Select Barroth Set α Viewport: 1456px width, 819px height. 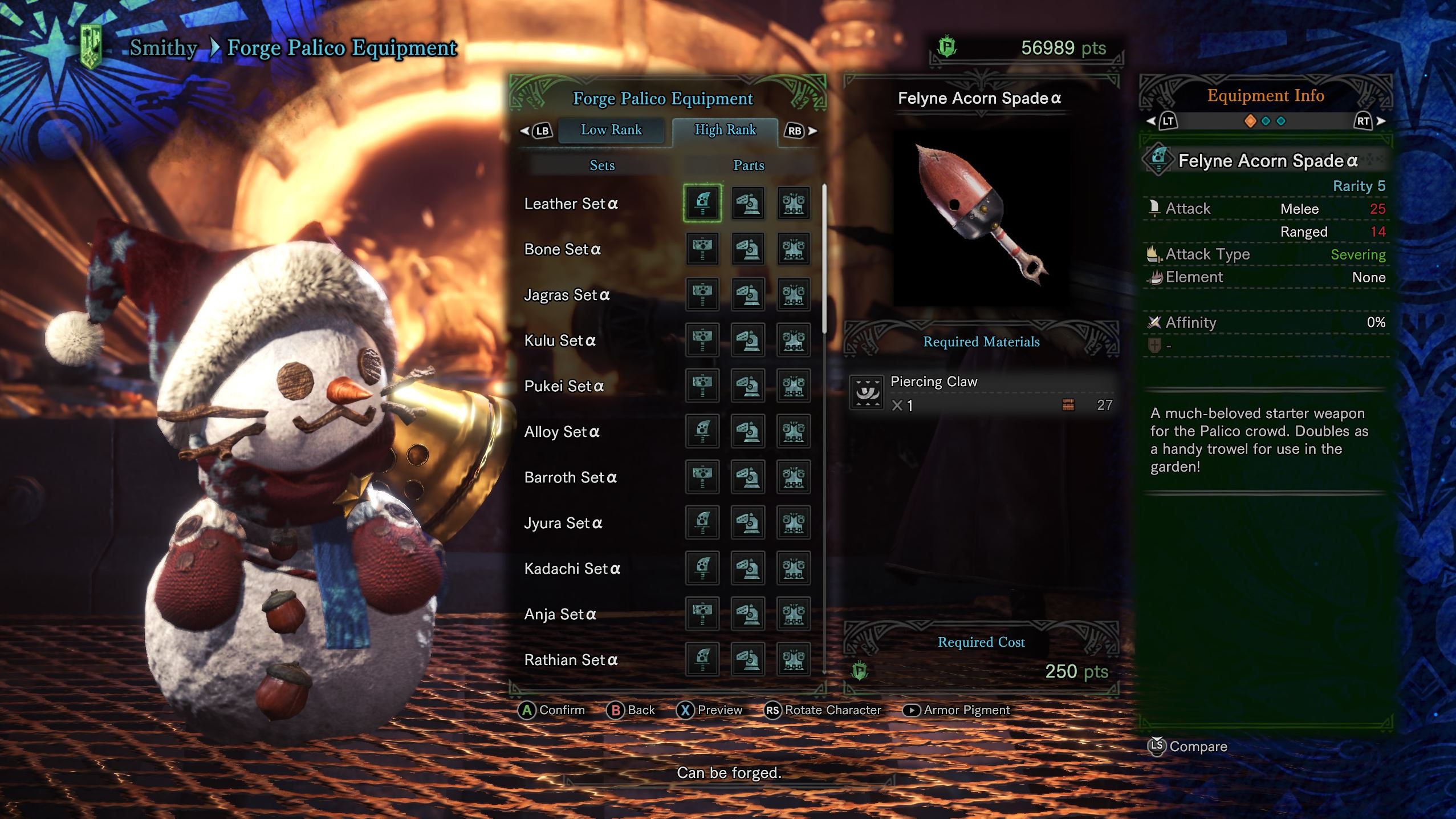tap(570, 477)
